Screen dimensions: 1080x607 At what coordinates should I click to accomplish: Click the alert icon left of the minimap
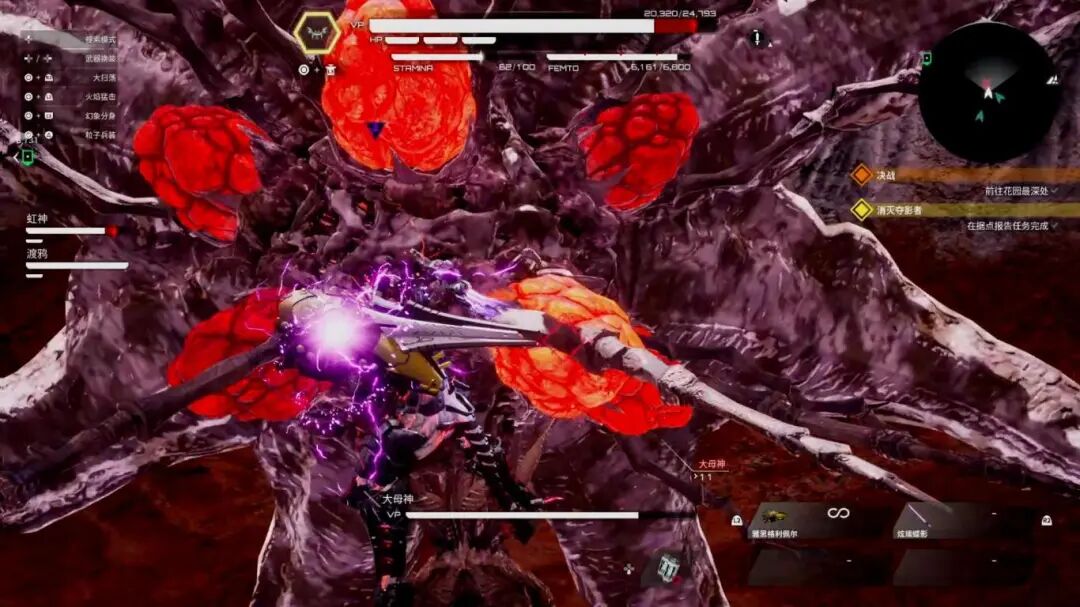tap(757, 39)
